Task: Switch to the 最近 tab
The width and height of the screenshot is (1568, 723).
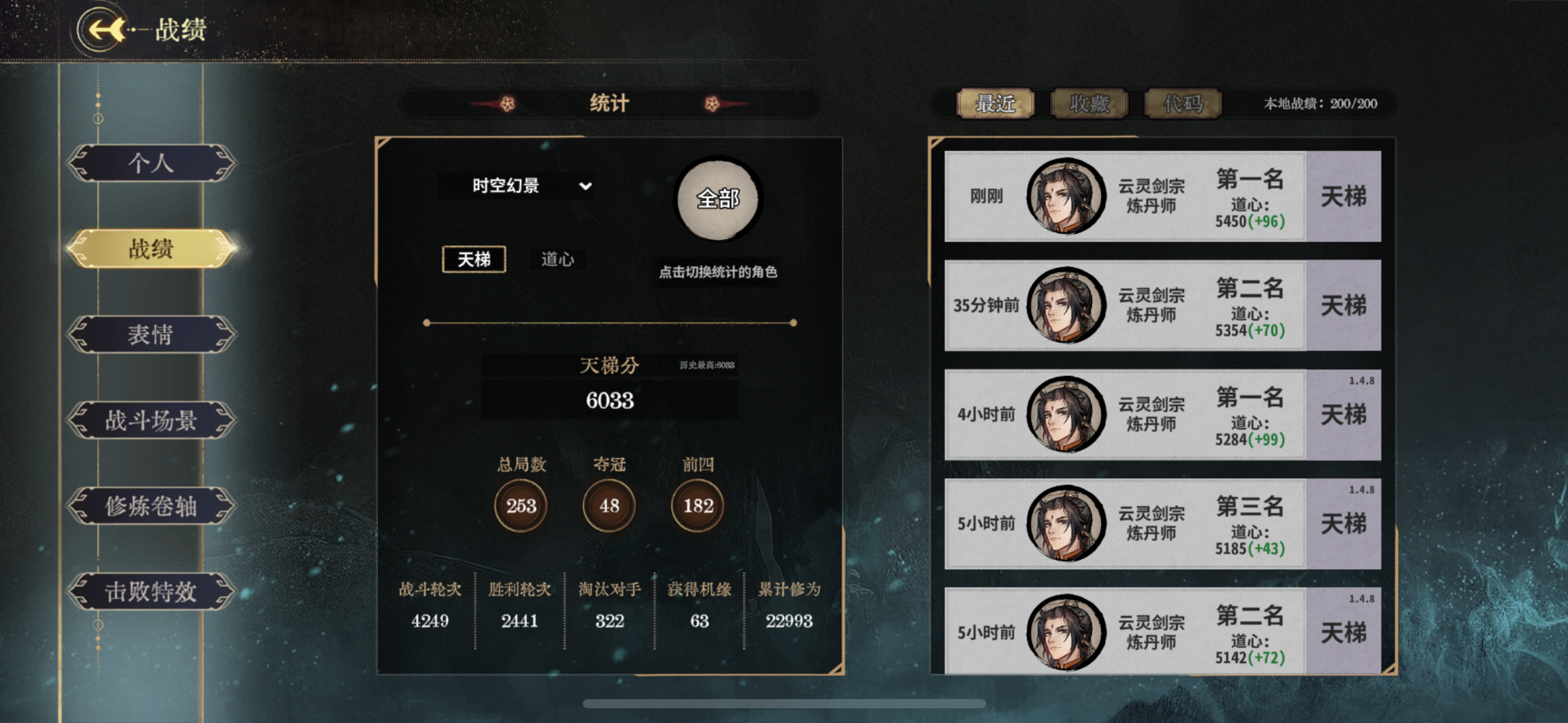Action: point(995,104)
